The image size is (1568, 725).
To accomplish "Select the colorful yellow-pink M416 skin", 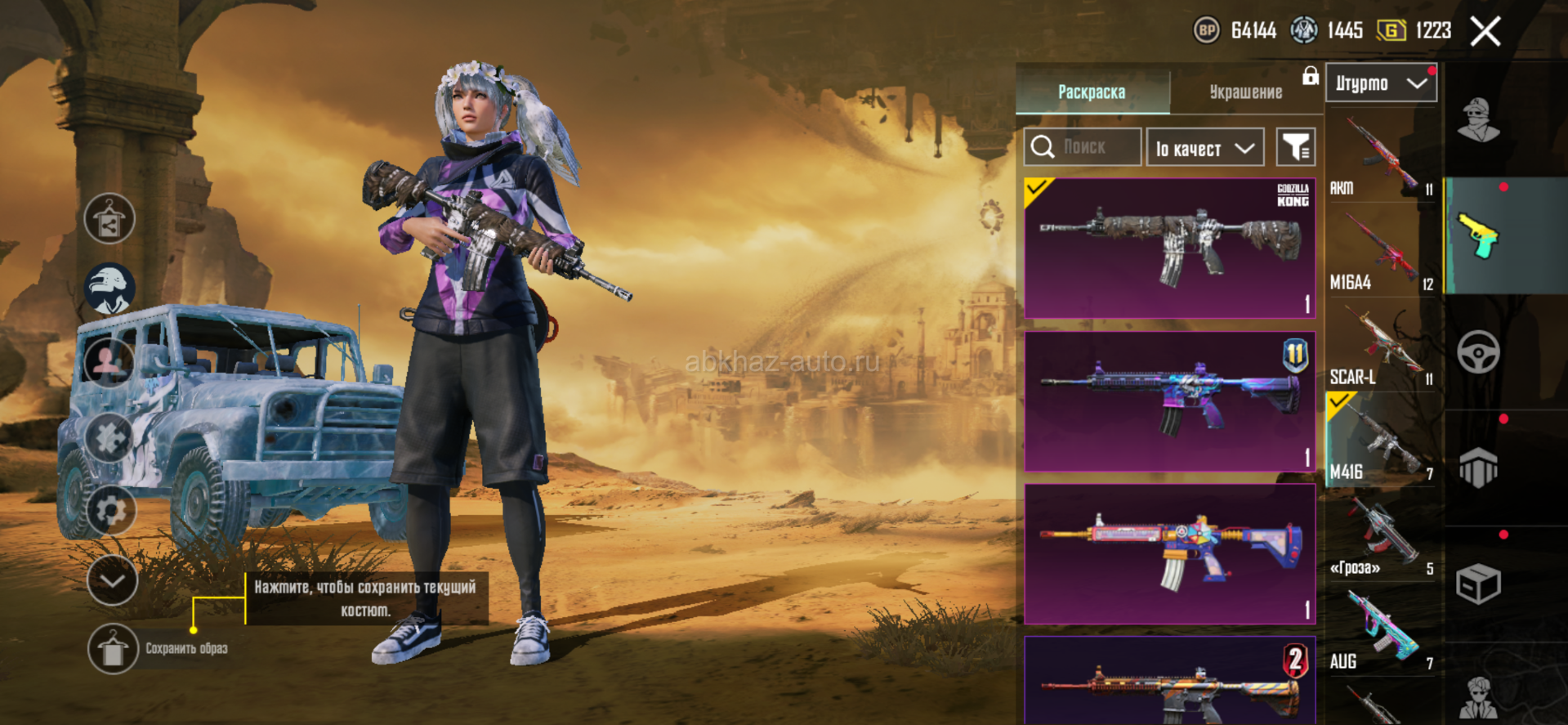I will (1169, 553).
